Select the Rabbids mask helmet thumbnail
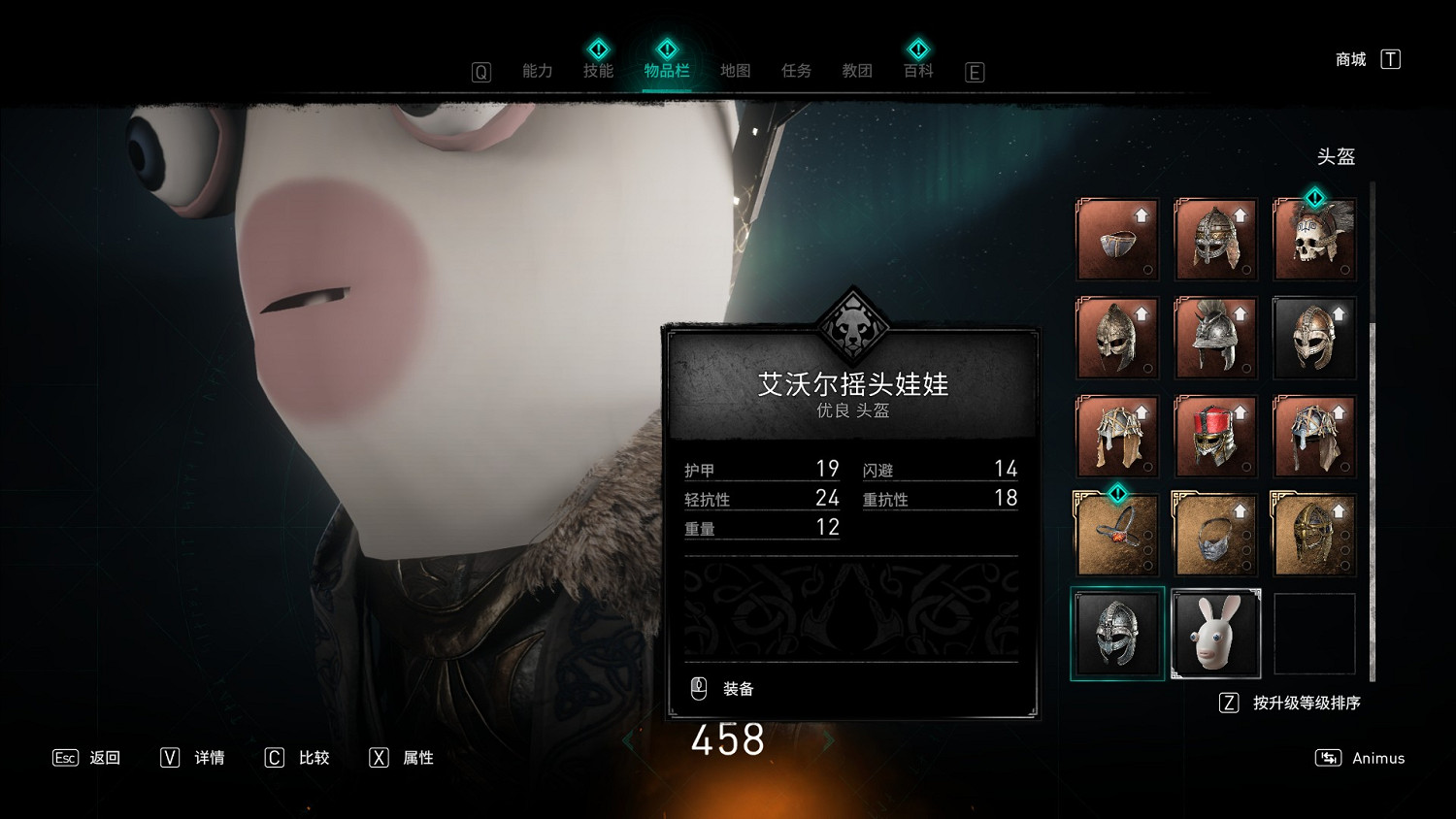1456x819 pixels. [x=1215, y=635]
